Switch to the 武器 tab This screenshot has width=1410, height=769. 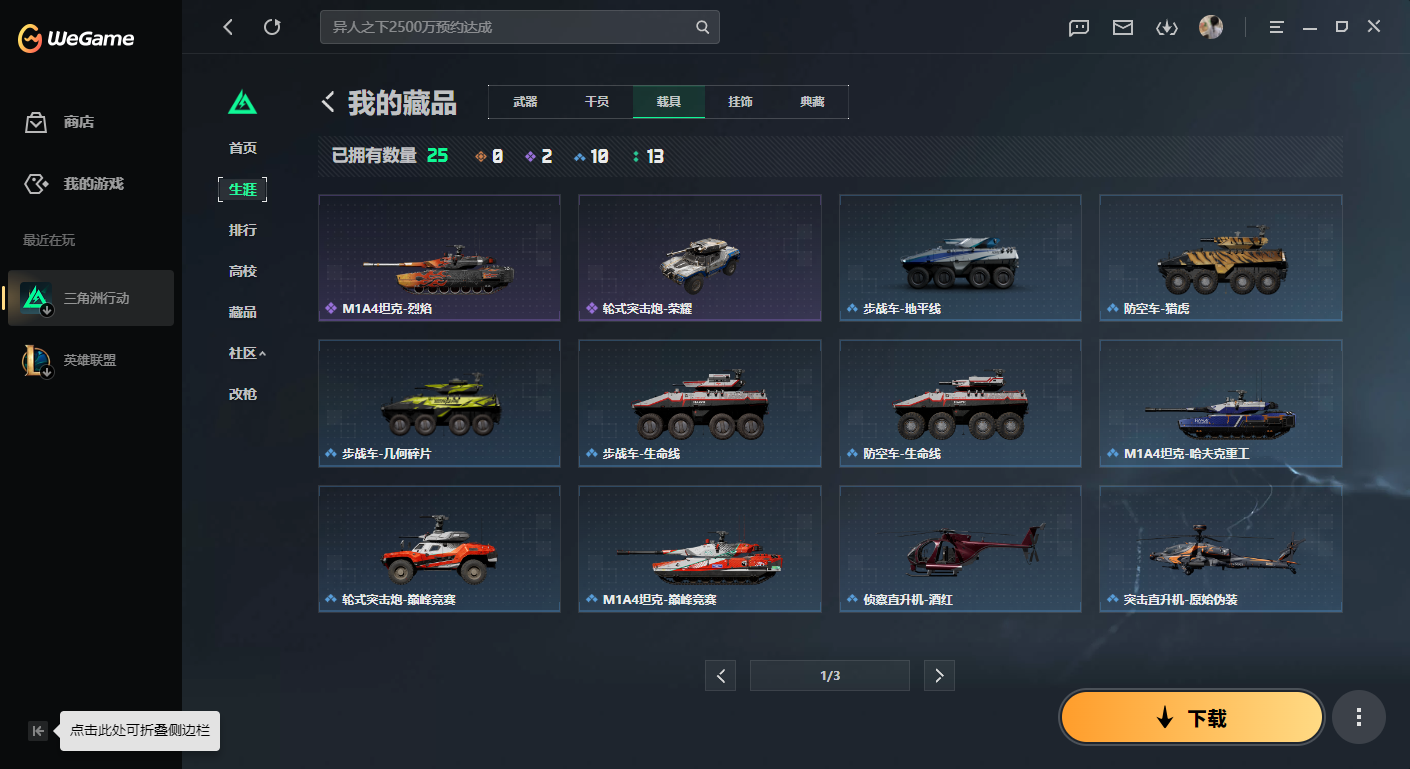click(x=524, y=101)
